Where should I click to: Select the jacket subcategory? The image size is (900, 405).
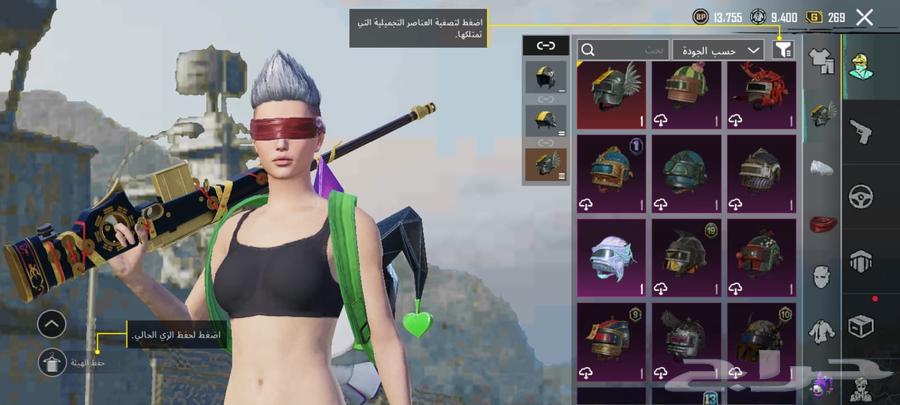821,329
